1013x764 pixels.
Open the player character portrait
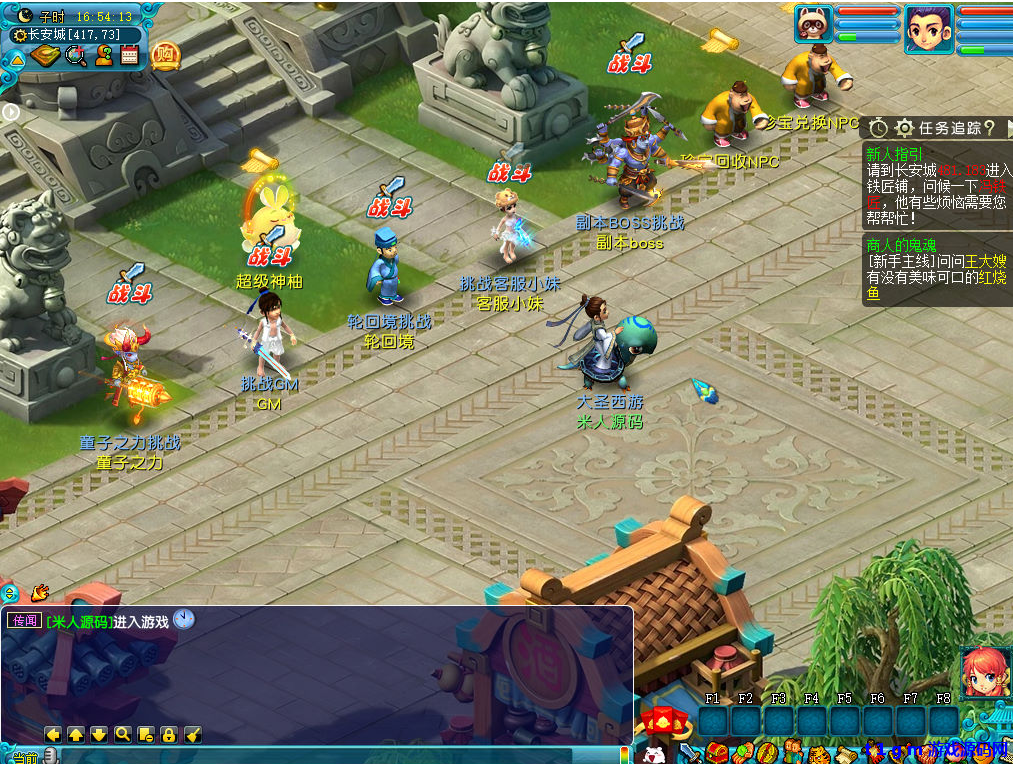pos(928,29)
